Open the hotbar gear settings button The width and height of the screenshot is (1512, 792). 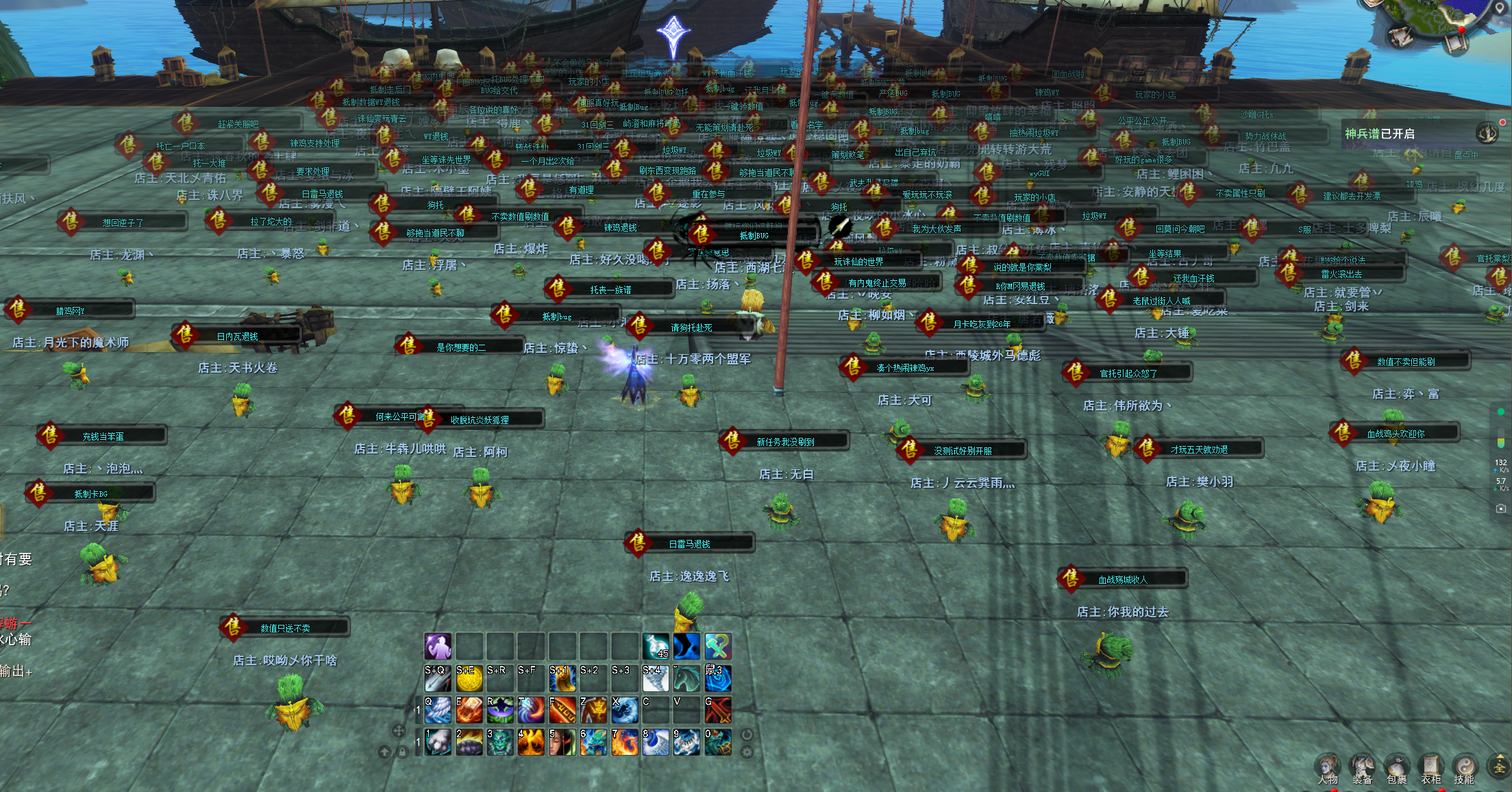coord(747,751)
